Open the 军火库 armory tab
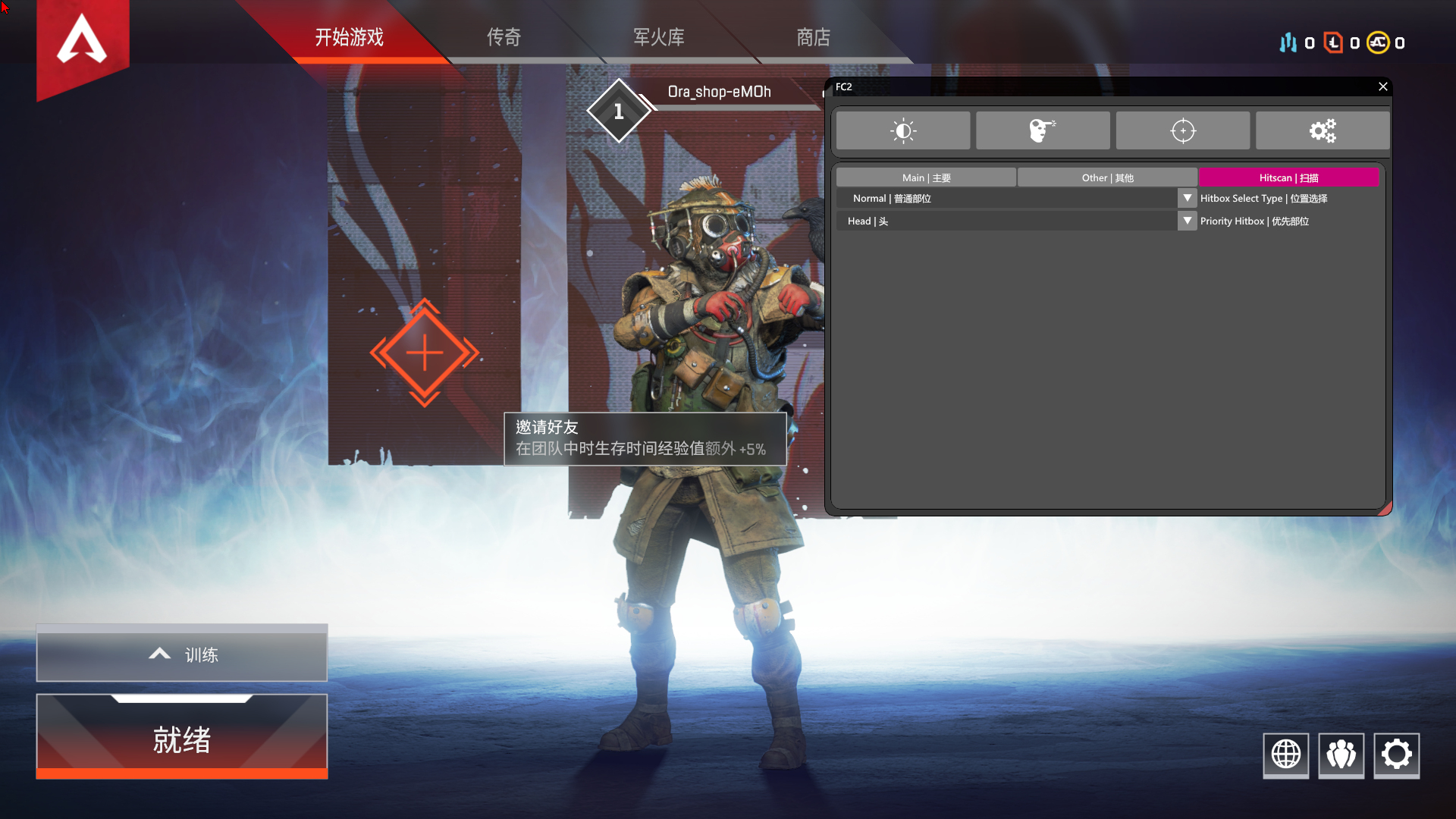This screenshot has width=1456, height=819. click(658, 37)
